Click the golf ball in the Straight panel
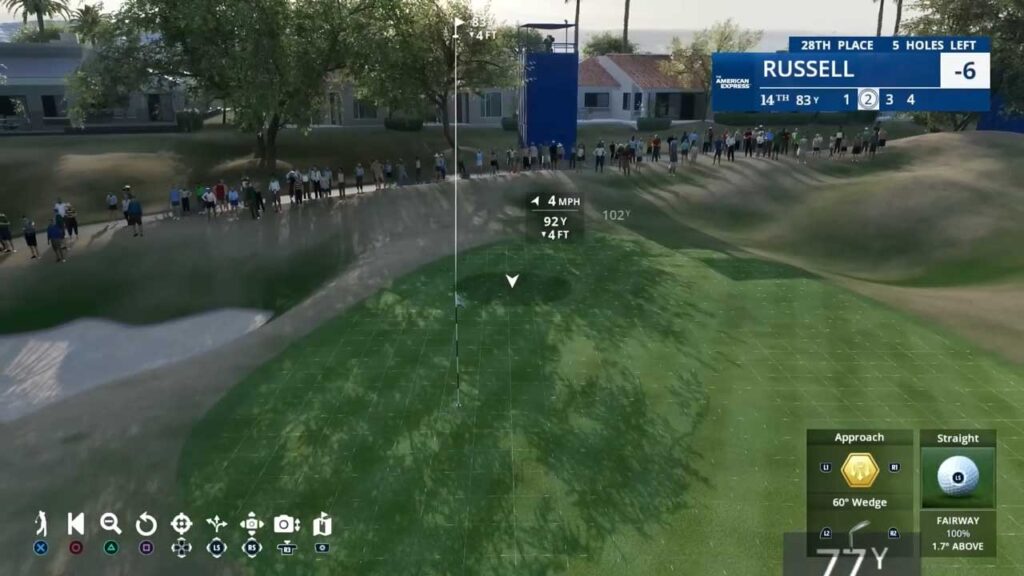The image size is (1024, 576). pos(957,476)
